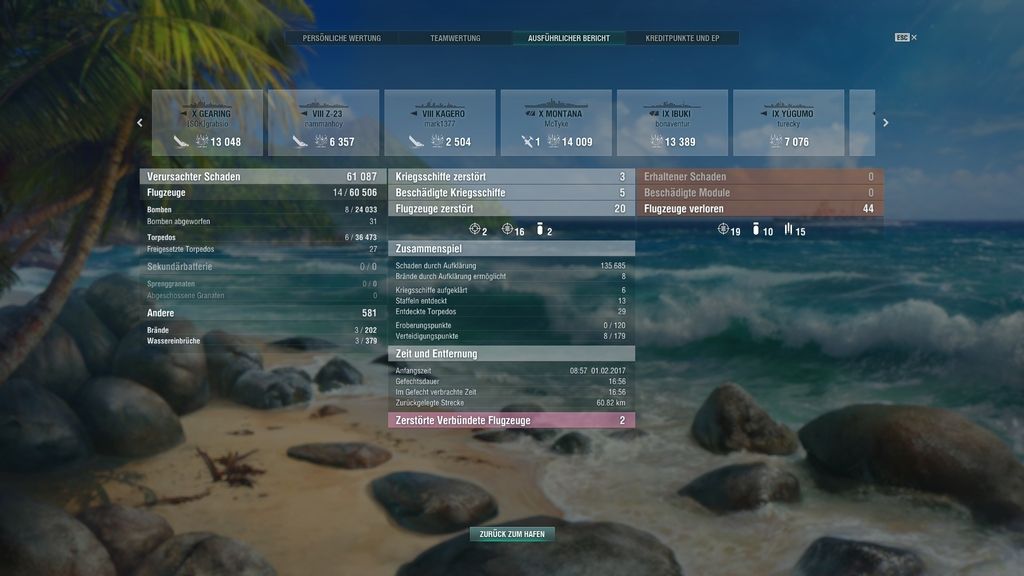Screen dimensions: 1024x576
Task: Open the IX Ibuki ship card
Action: pos(672,123)
